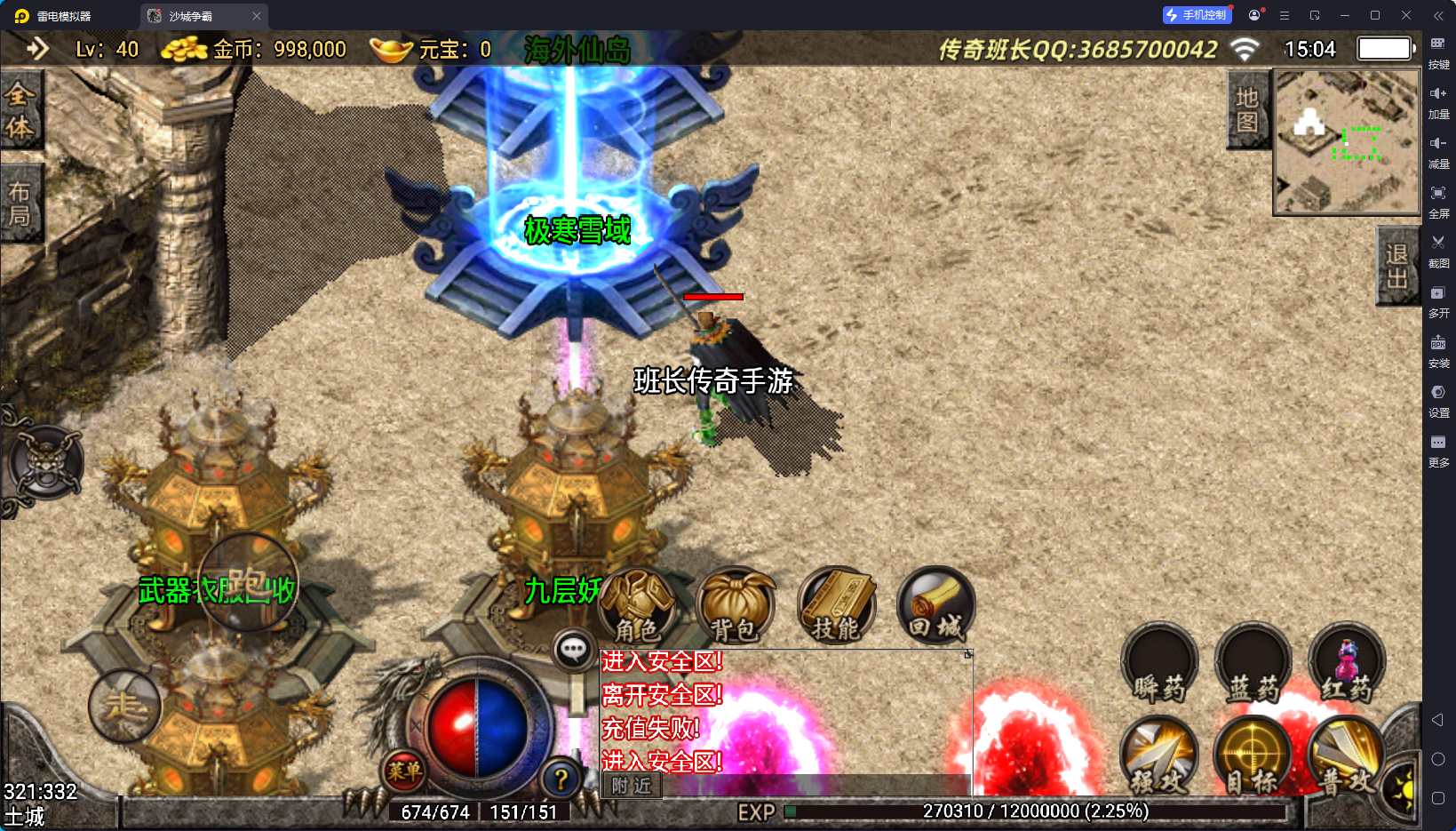Use the 蓝药 mana potion slot
This screenshot has width=1456, height=831.
(x=1253, y=664)
